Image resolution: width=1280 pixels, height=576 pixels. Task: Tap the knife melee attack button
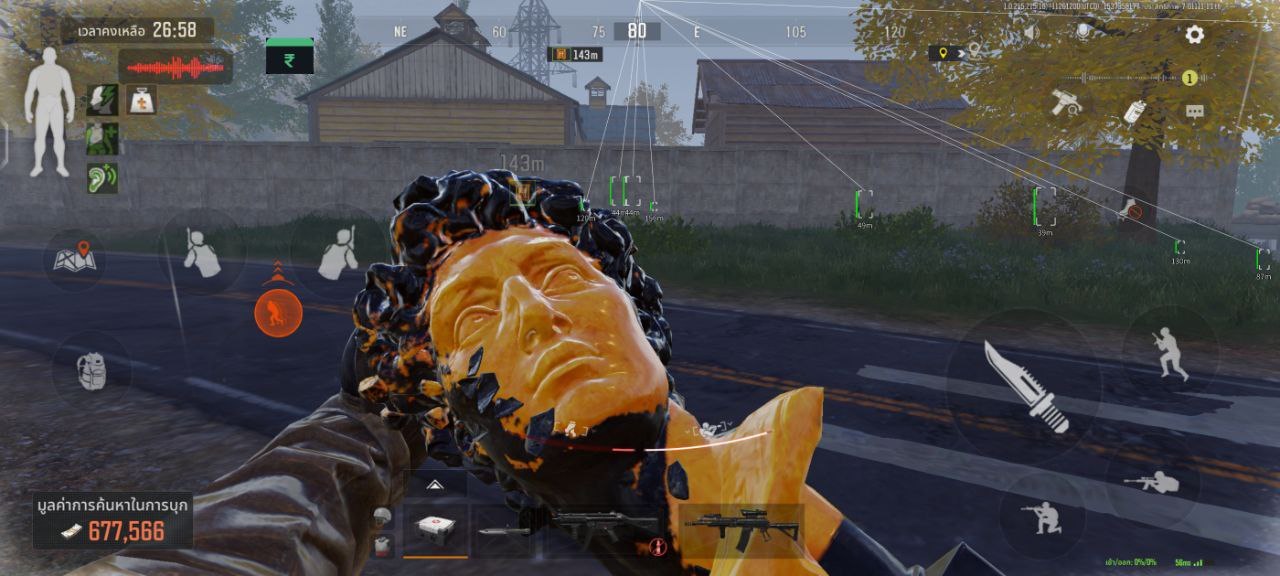click(1025, 385)
